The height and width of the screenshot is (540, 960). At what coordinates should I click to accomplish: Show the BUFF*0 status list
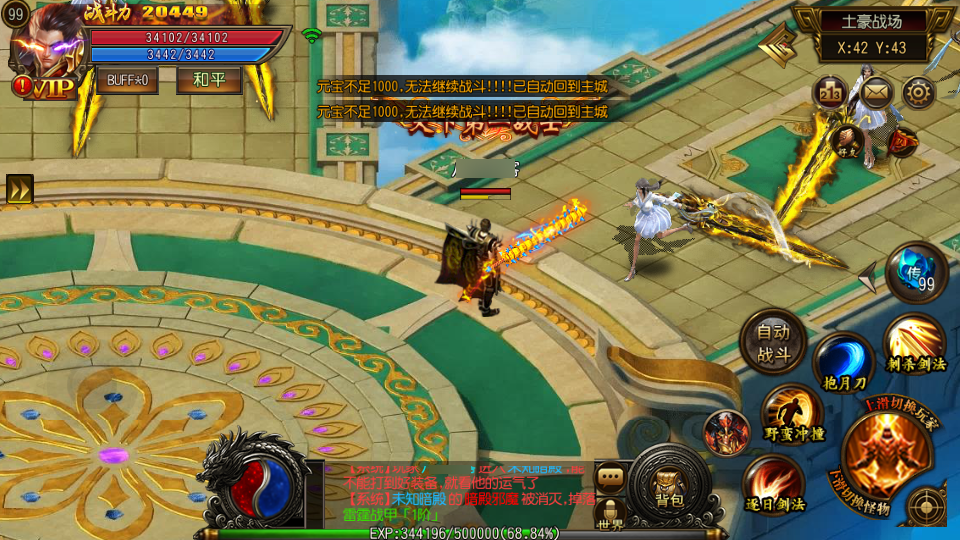tap(128, 80)
